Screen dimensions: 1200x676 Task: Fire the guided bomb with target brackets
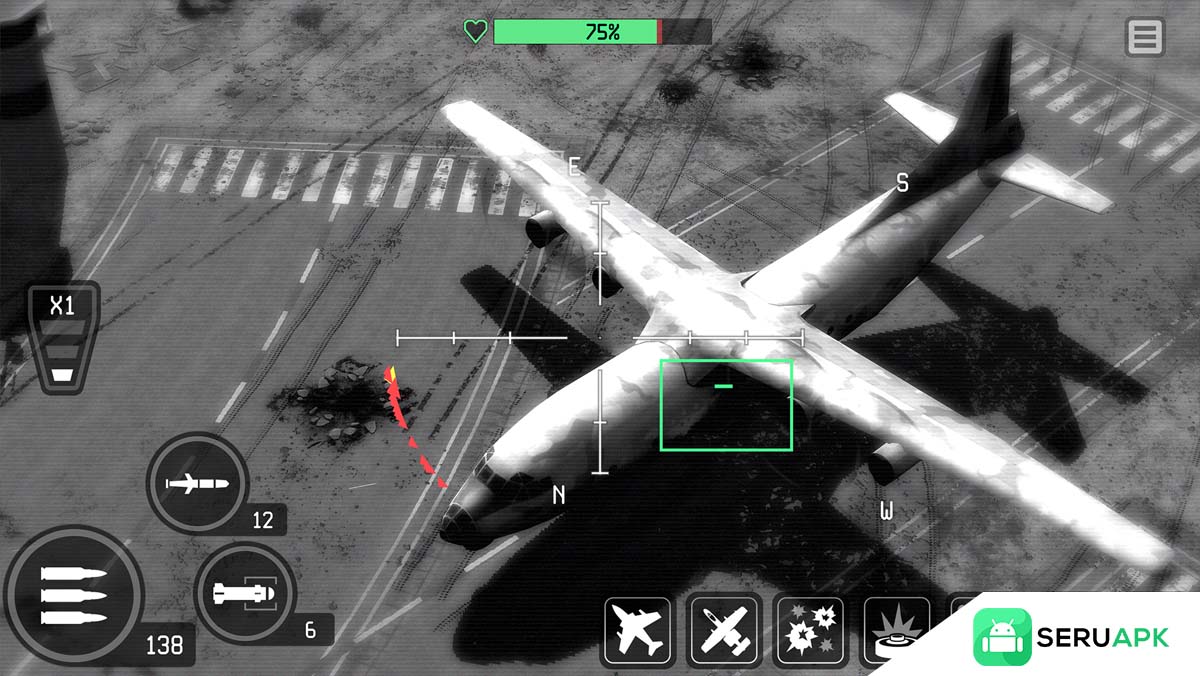click(x=244, y=594)
